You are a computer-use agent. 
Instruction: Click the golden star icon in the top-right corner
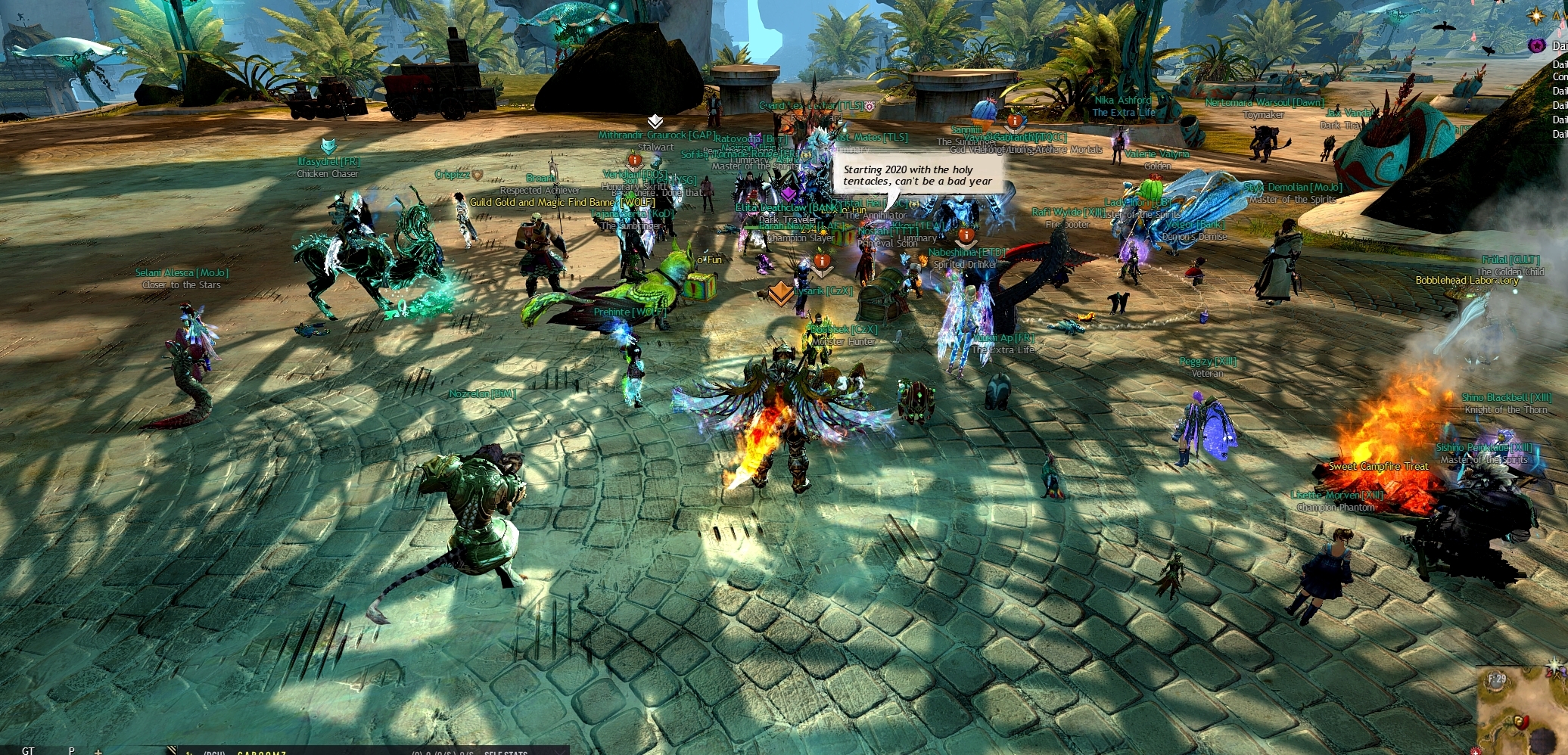pos(1537,16)
